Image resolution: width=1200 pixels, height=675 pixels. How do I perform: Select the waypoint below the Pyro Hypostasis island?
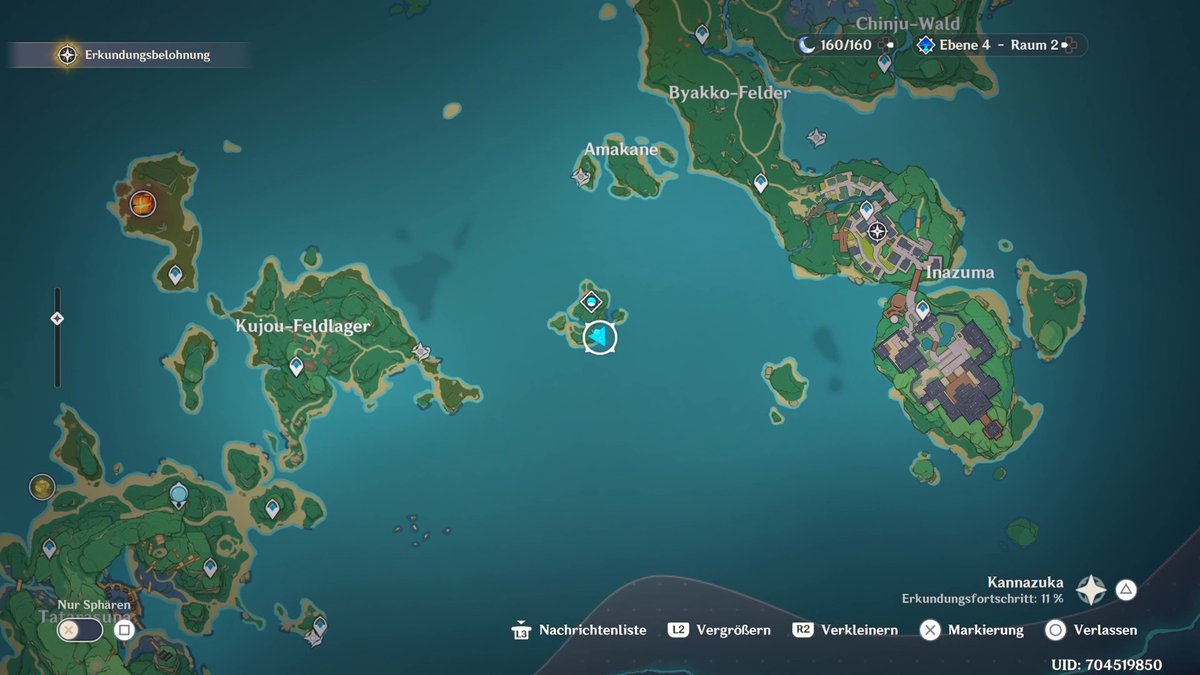coord(176,274)
